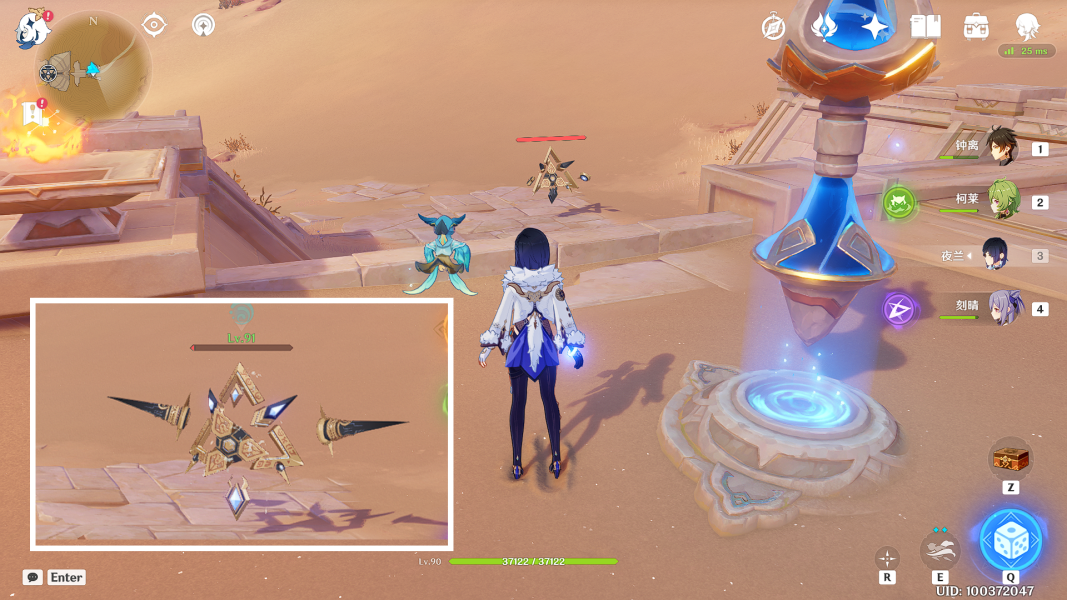Switch to party member 刻晴
The height and width of the screenshot is (600, 1067).
[1001, 307]
